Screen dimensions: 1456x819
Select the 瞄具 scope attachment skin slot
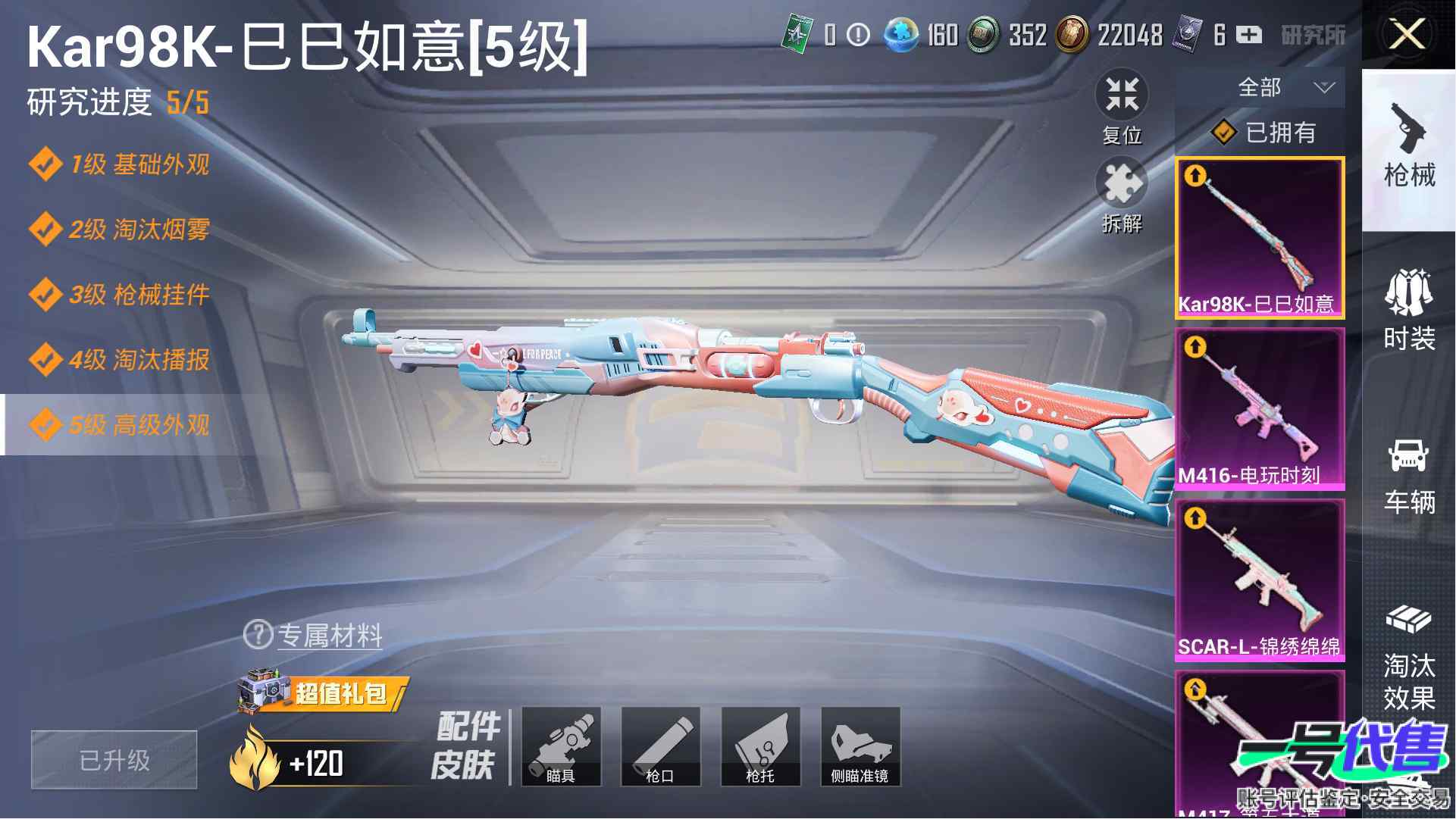561,746
